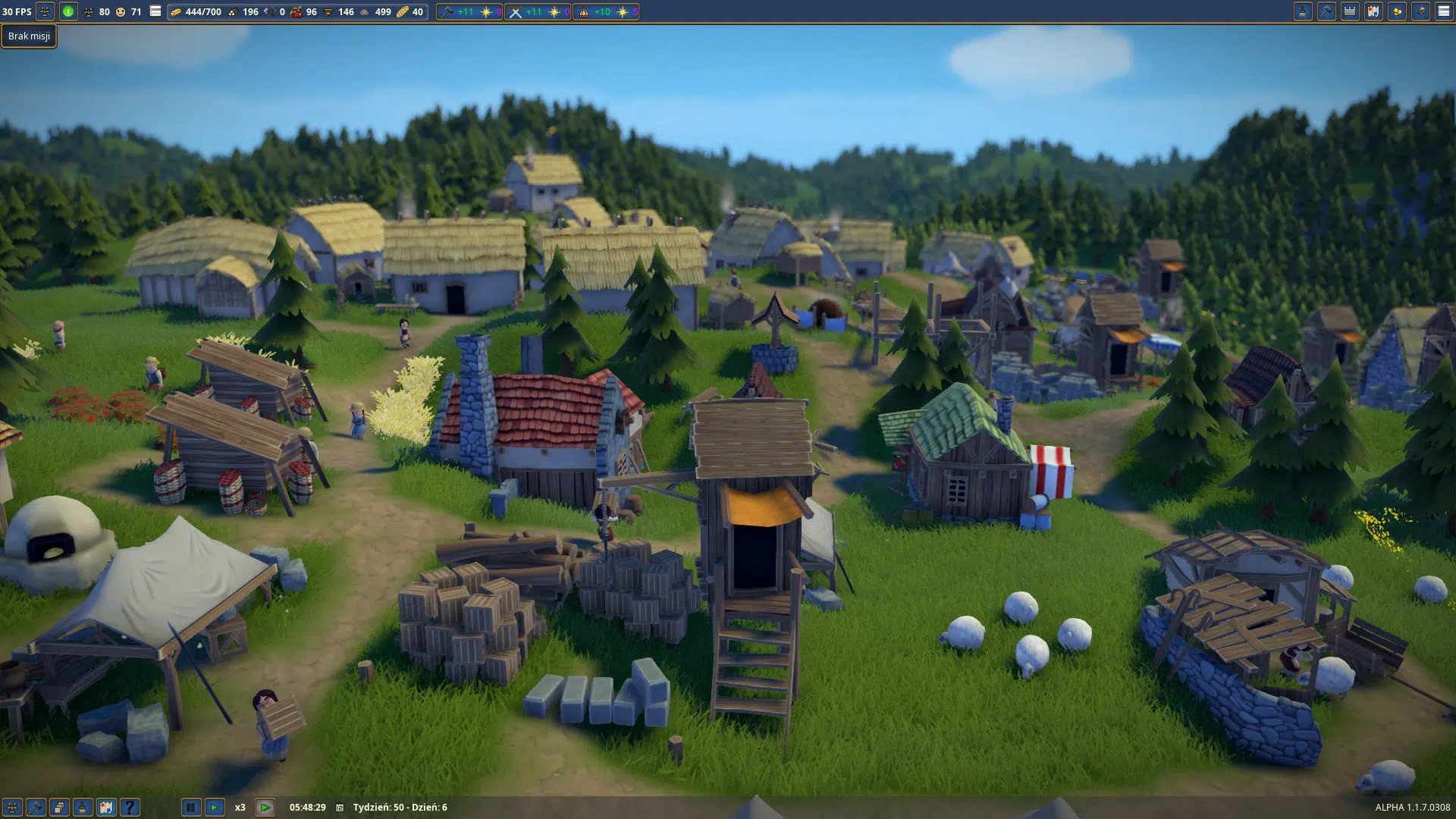Open the paintbrush tool in top-right toolbar

(1303, 11)
